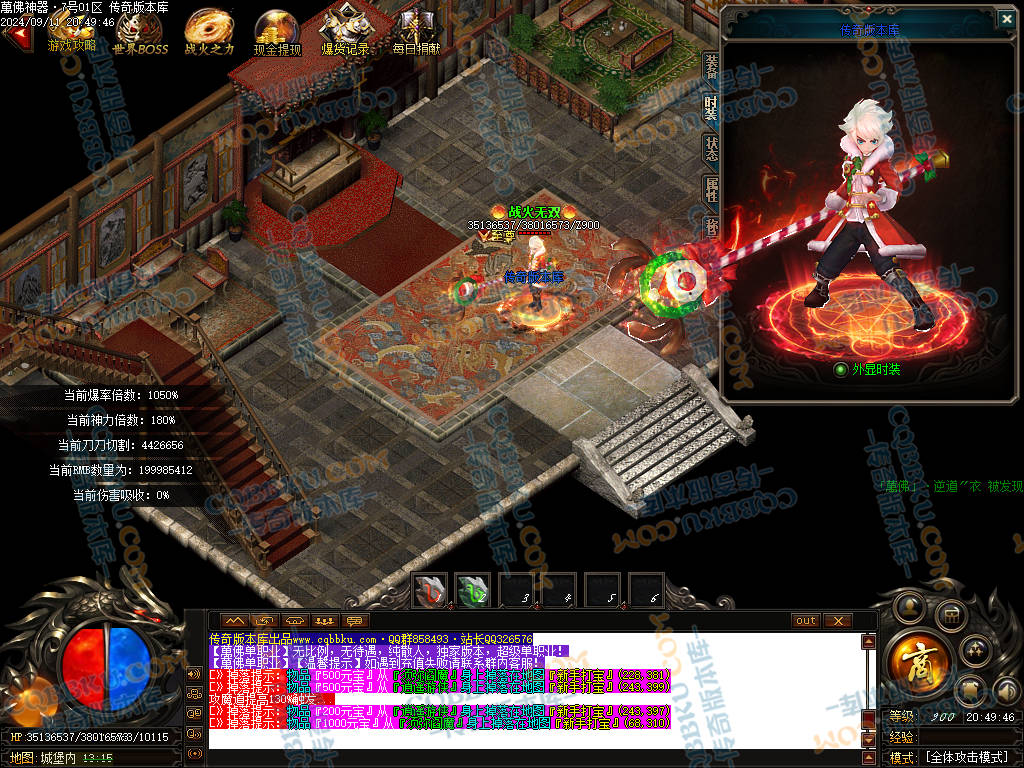
Task: Open the 战火之力 feature
Action: coord(209,30)
